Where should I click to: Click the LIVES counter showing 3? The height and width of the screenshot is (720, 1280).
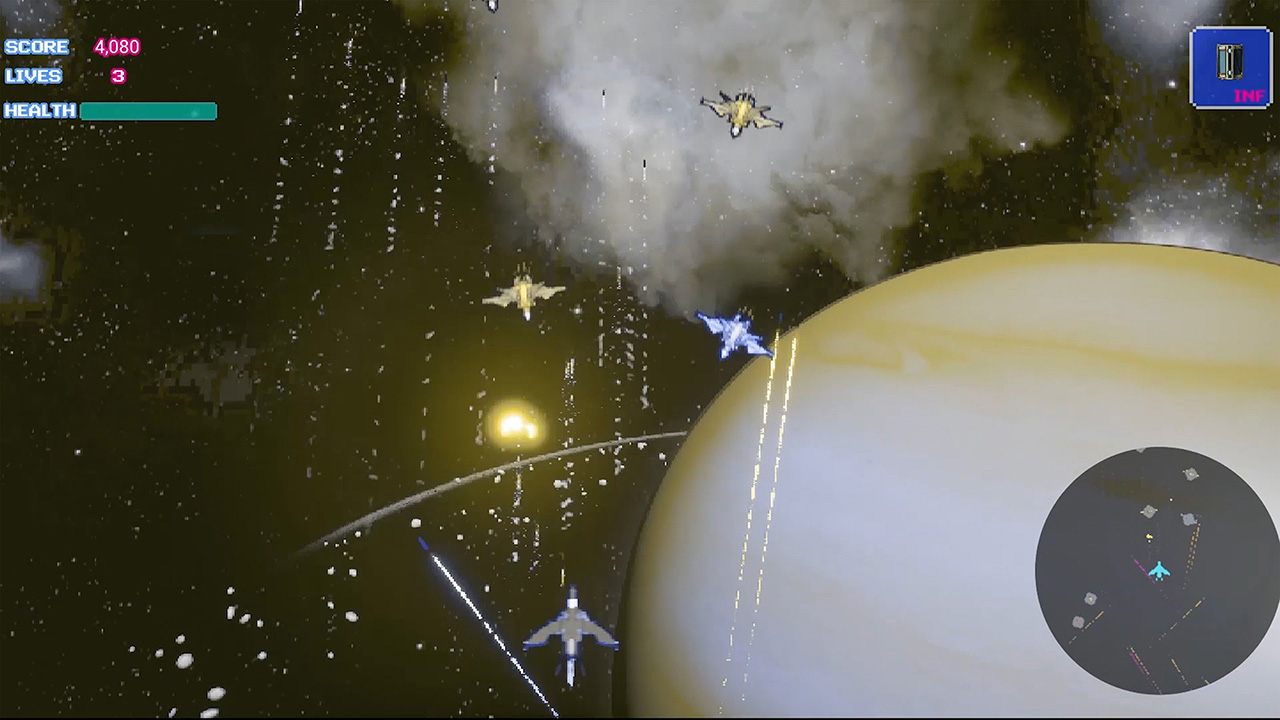click(120, 76)
